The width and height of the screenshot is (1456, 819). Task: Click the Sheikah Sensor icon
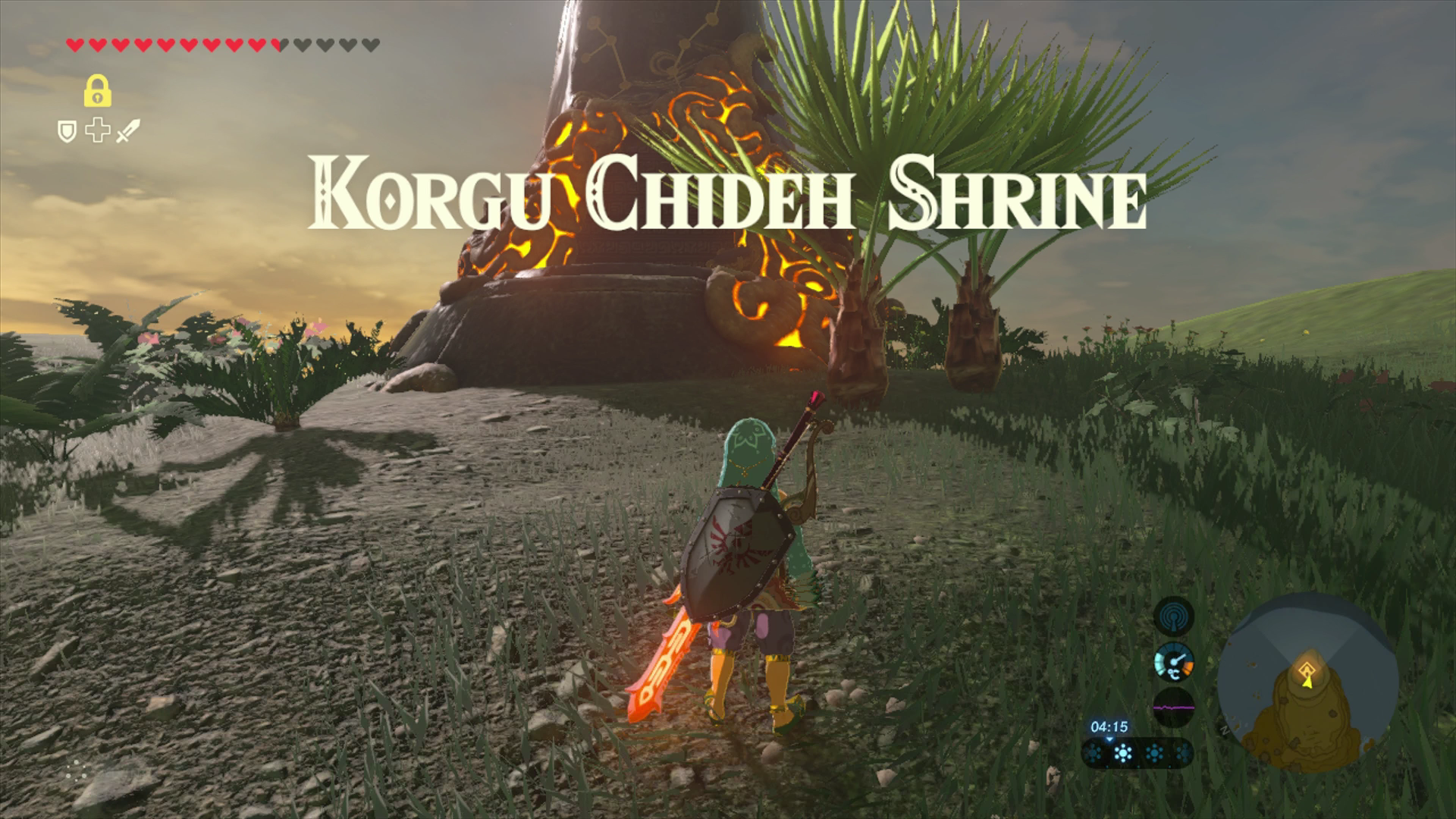point(1174,616)
